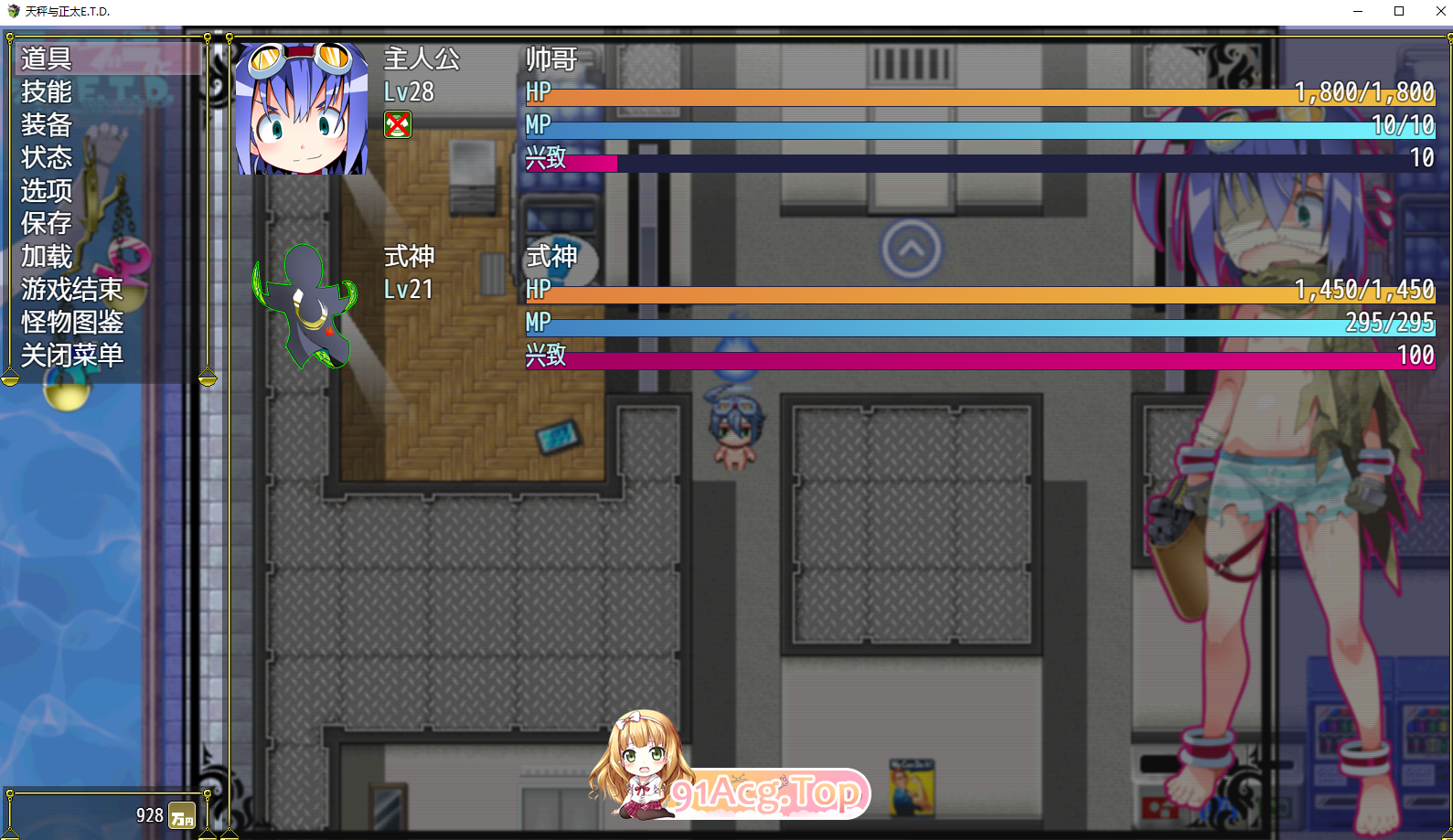Choose 游戏结束 to end the game
Image resolution: width=1453 pixels, height=840 pixels.
click(71, 290)
